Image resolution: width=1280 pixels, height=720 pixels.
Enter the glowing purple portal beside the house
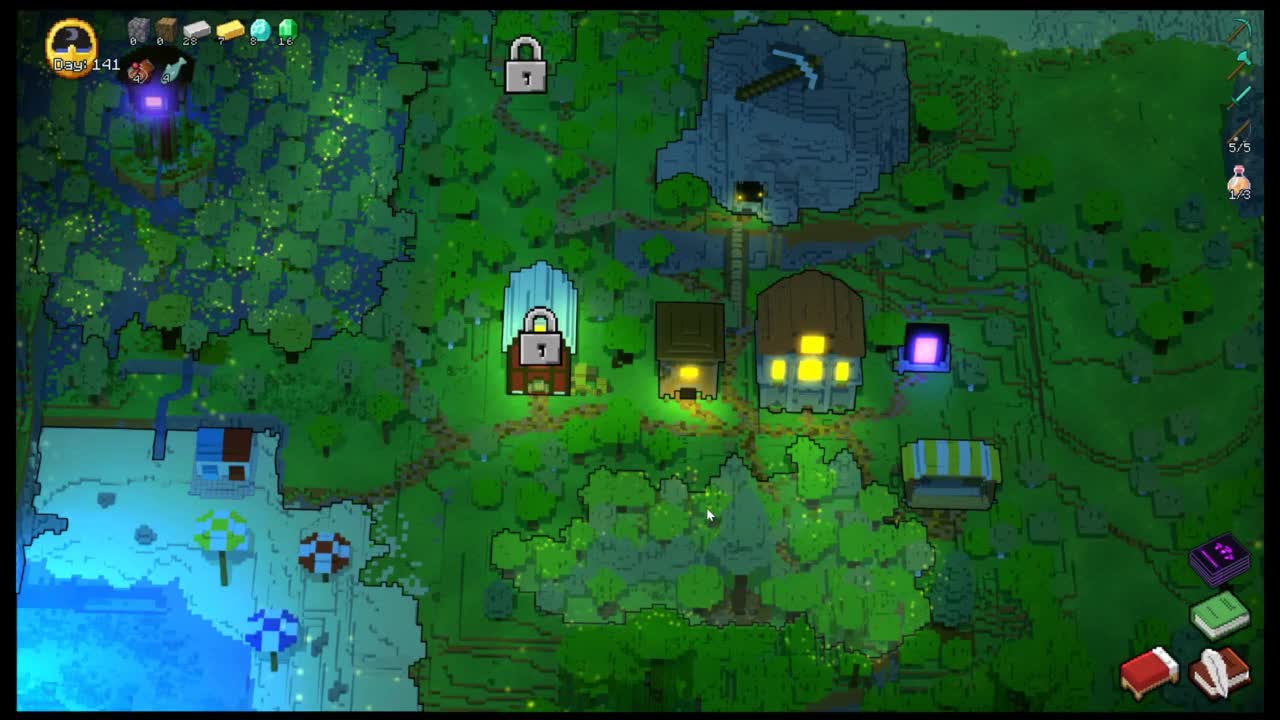tap(925, 349)
